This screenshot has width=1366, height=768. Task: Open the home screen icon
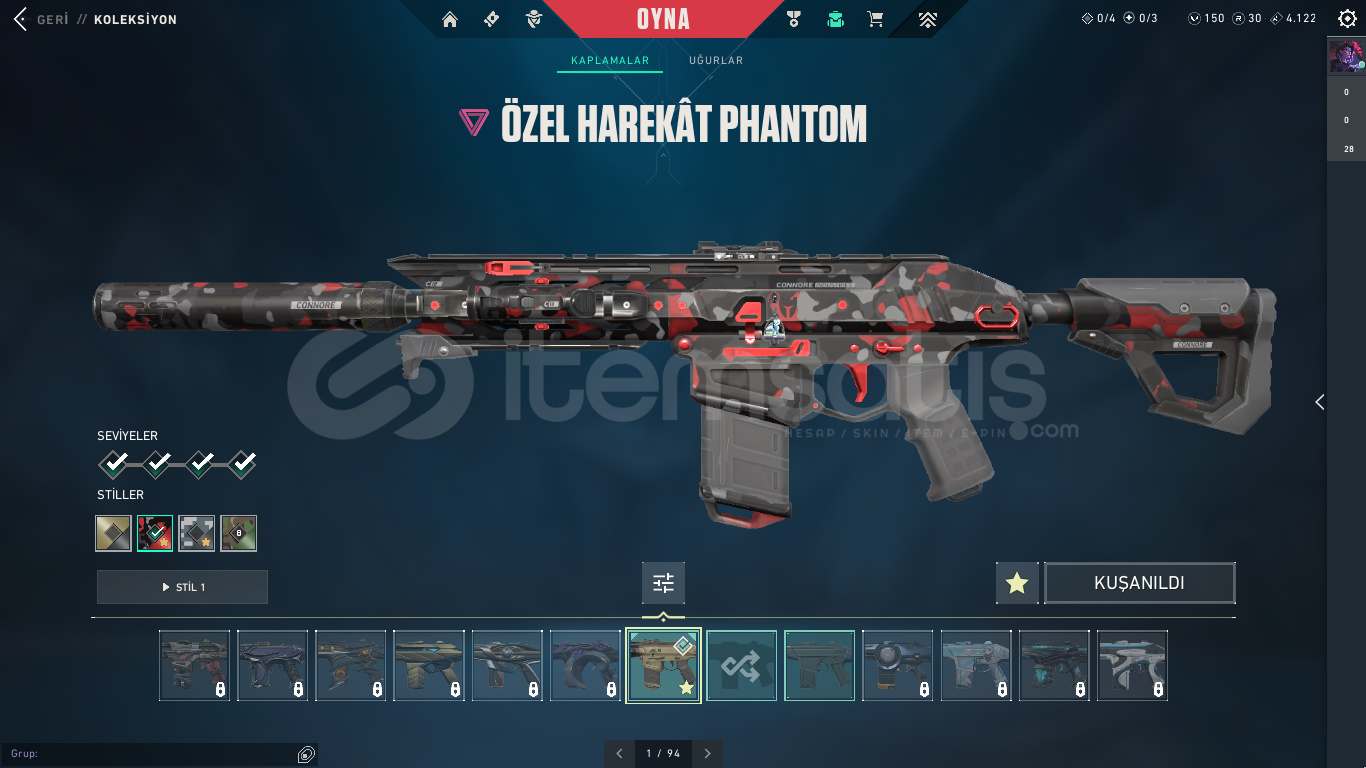click(x=450, y=19)
